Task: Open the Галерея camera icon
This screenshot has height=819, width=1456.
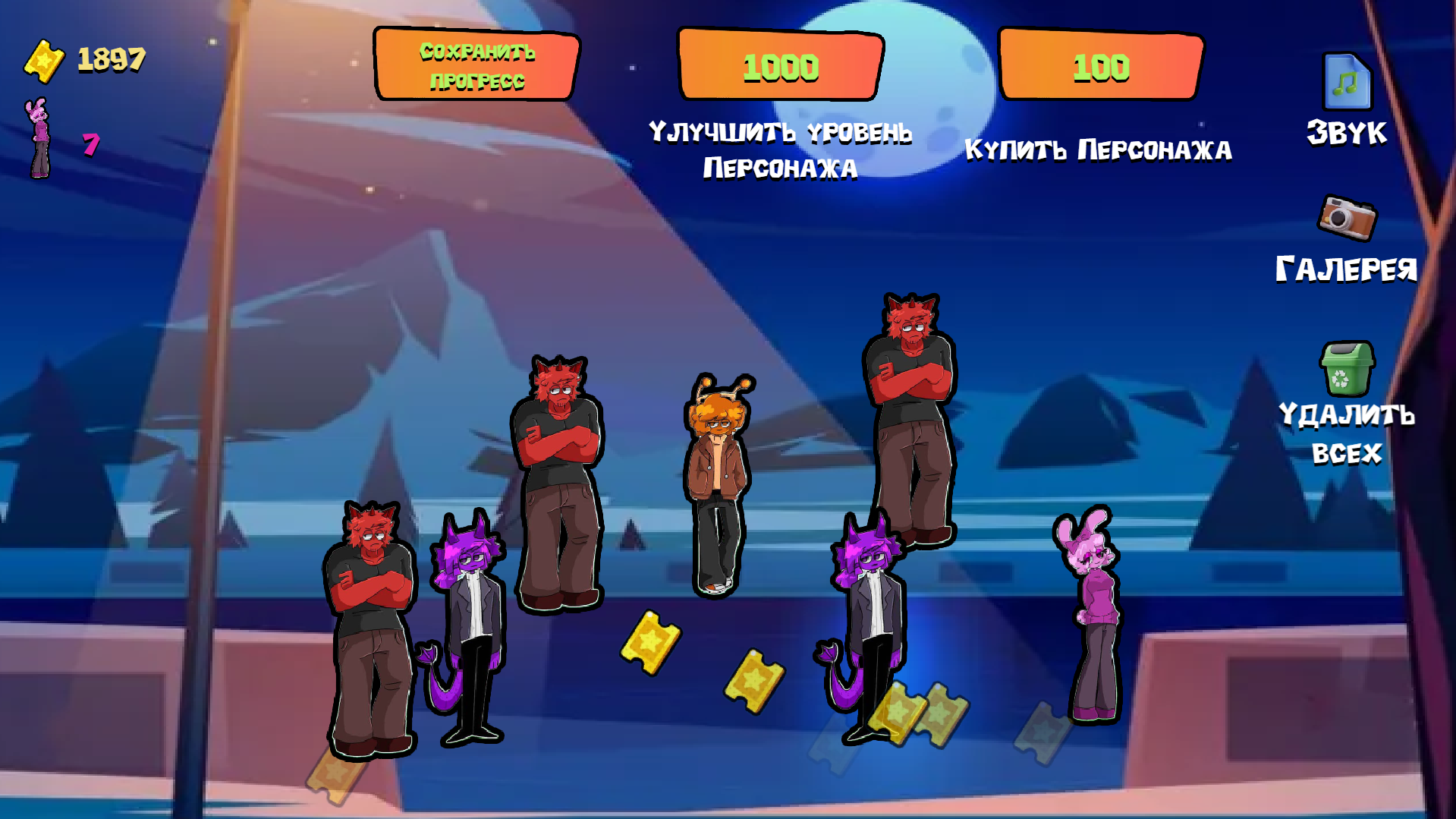Action: point(1347,218)
